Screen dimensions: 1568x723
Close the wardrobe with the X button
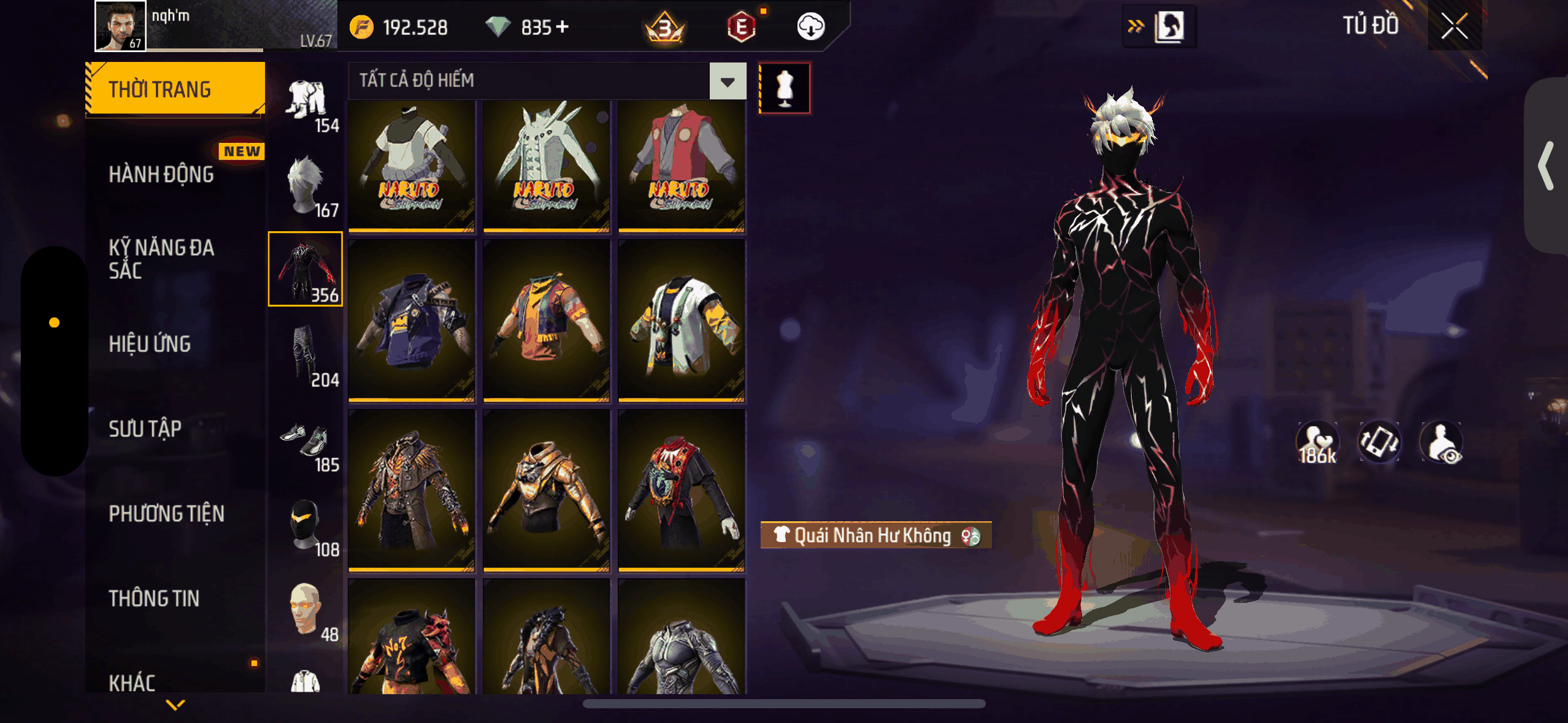point(1454,26)
